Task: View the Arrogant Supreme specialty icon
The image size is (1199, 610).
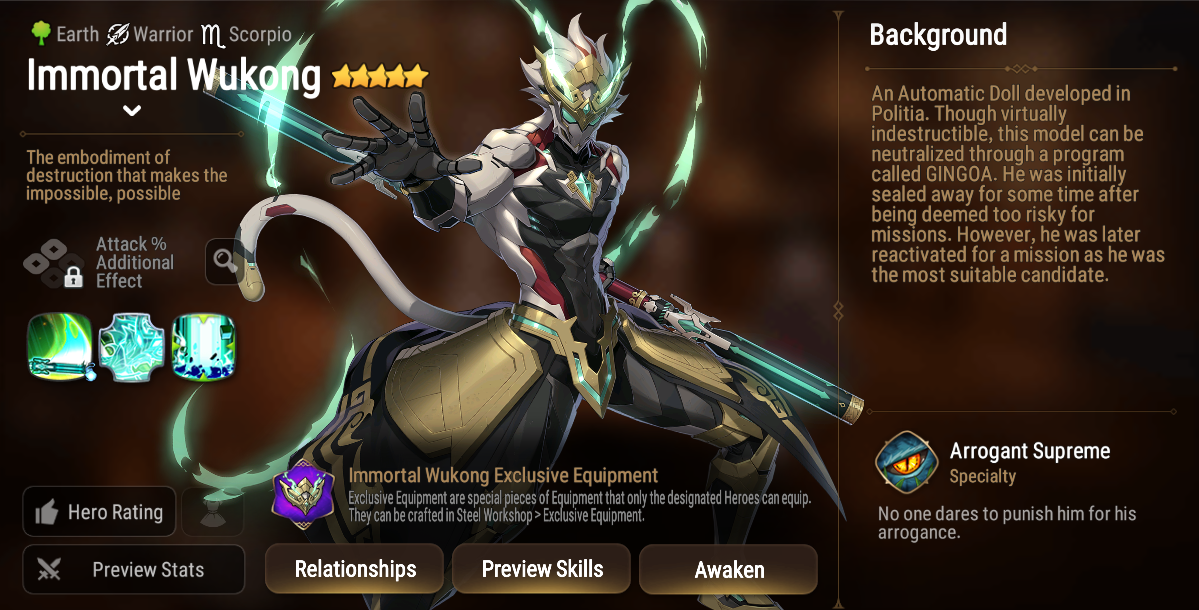Action: [905, 463]
